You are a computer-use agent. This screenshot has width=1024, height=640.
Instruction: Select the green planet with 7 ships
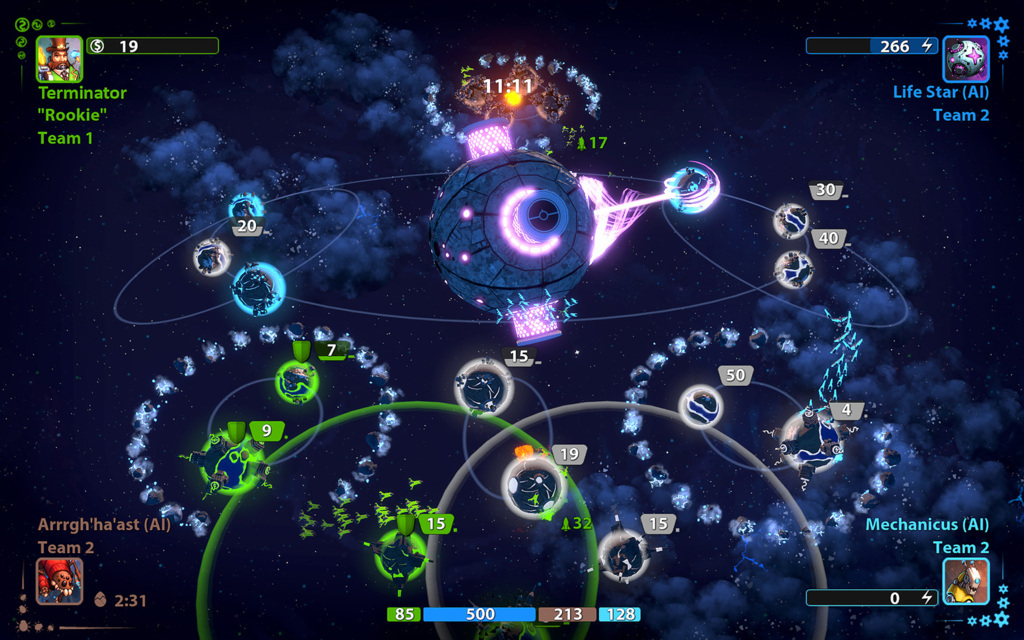tap(297, 381)
